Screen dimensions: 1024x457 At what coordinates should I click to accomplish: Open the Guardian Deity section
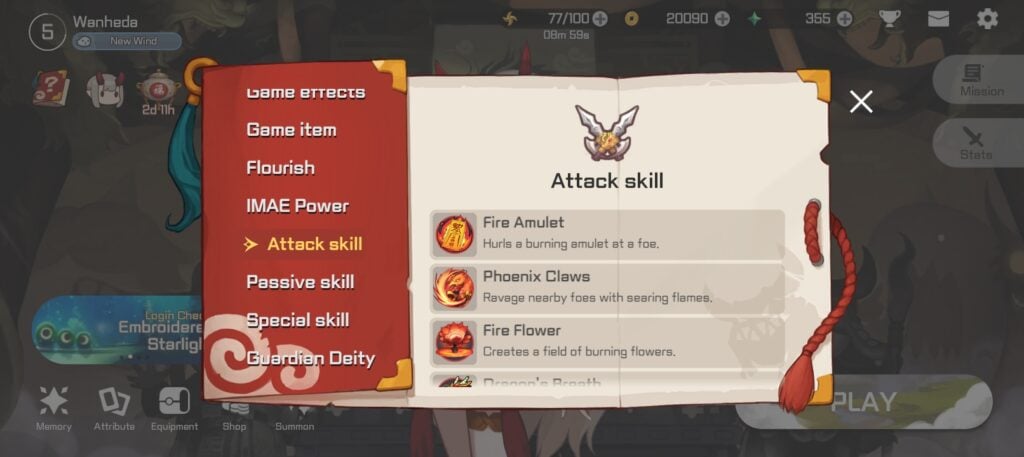click(310, 358)
